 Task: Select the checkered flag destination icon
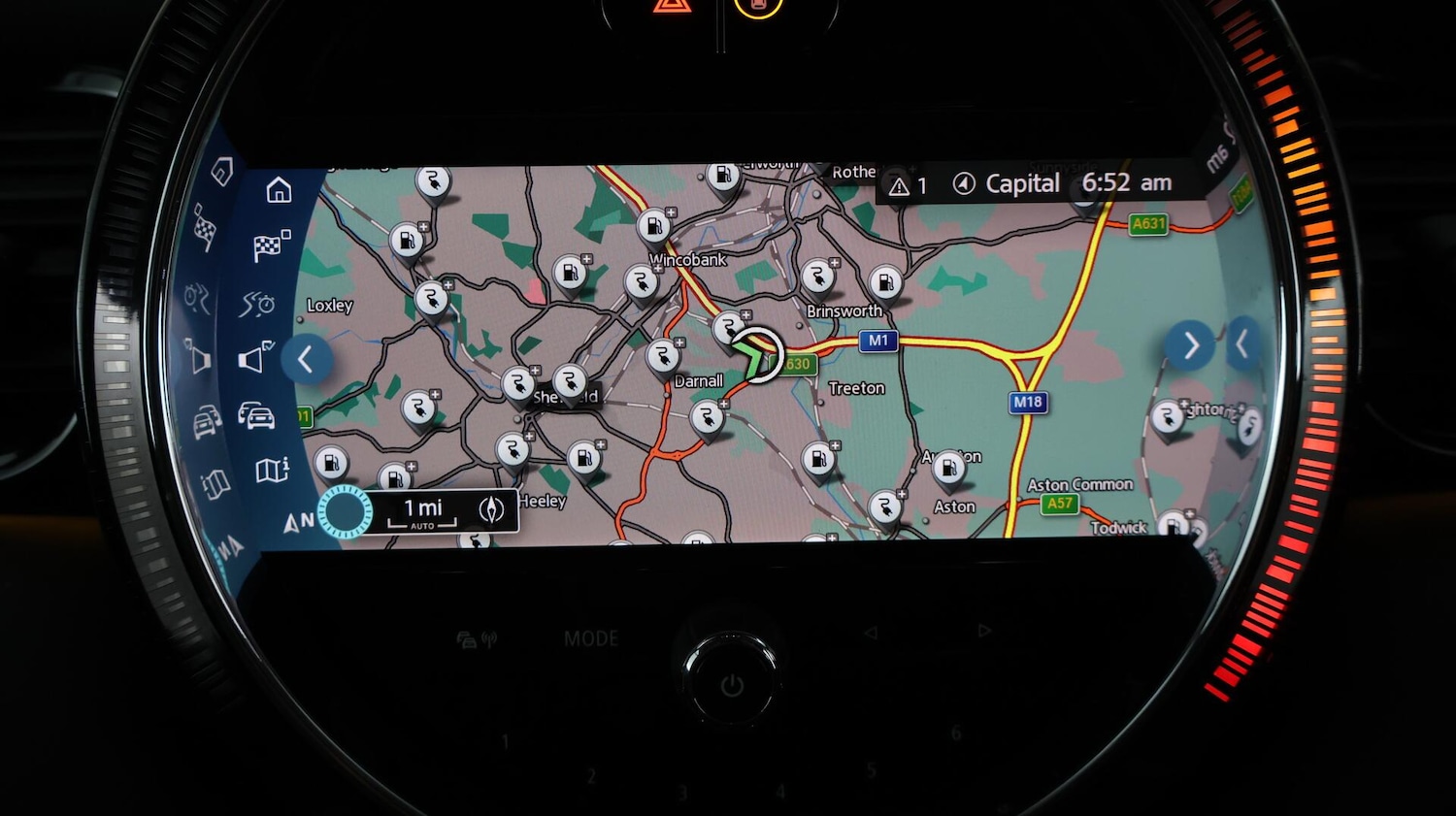pos(271,246)
